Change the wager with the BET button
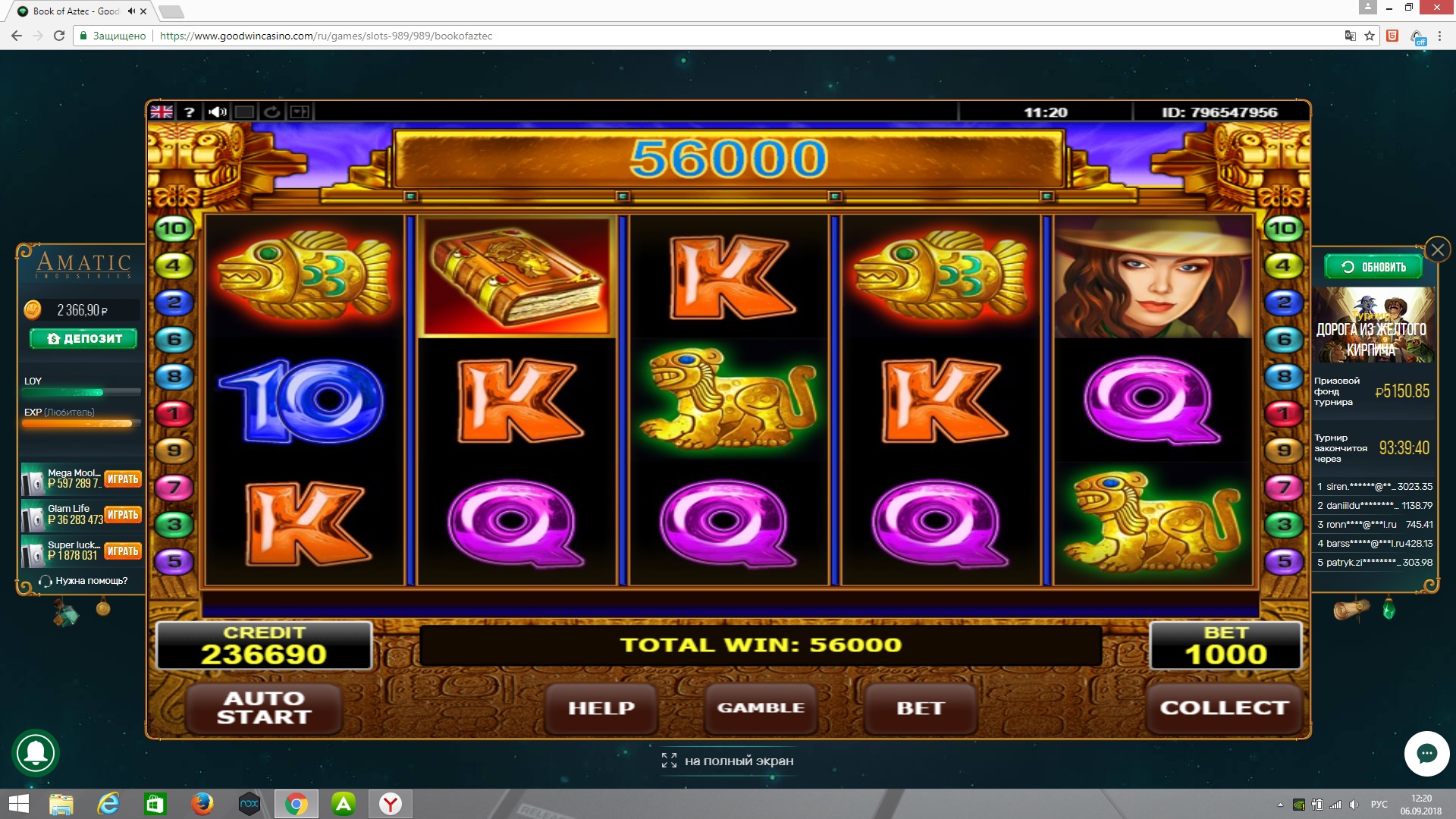Screen dimensions: 1456x819 (x=920, y=708)
